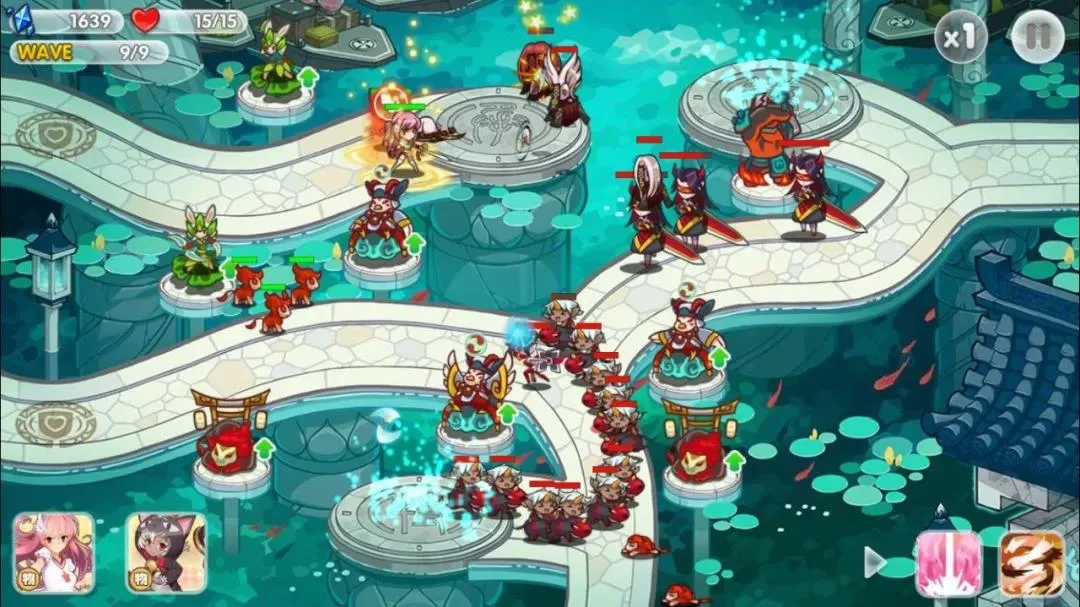Pause the game
The height and width of the screenshot is (607, 1080).
tap(1037, 38)
